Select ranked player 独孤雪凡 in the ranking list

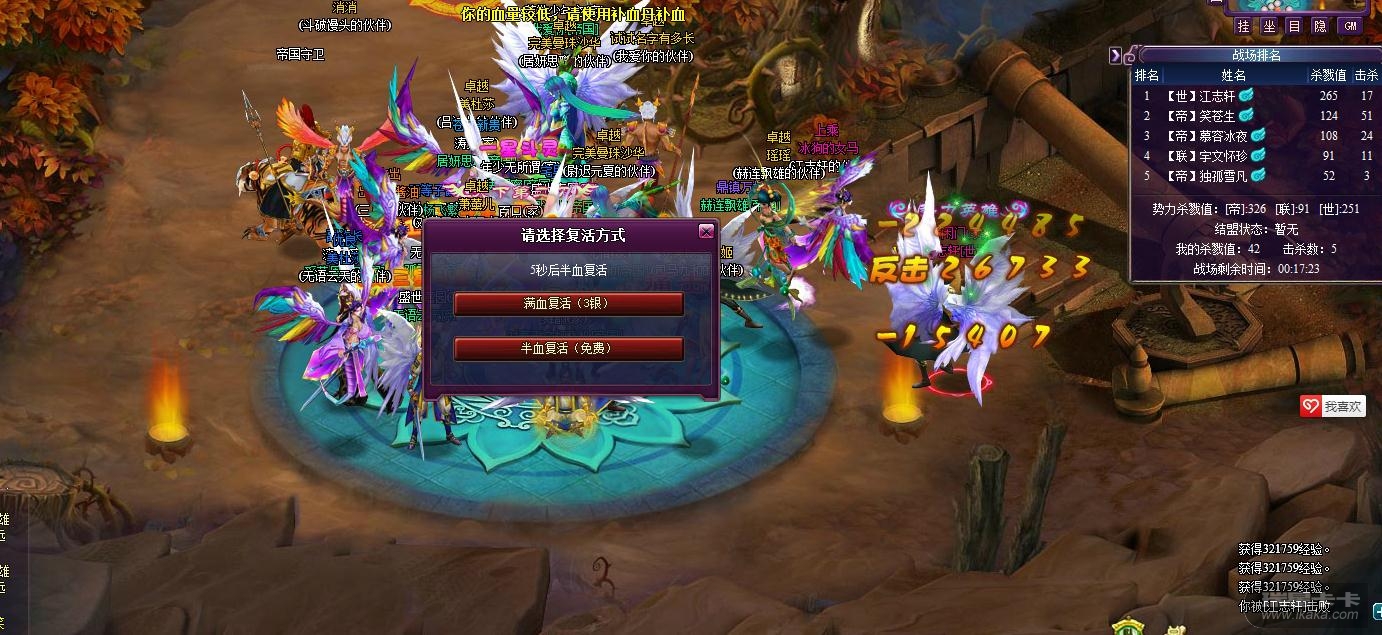(x=1222, y=176)
